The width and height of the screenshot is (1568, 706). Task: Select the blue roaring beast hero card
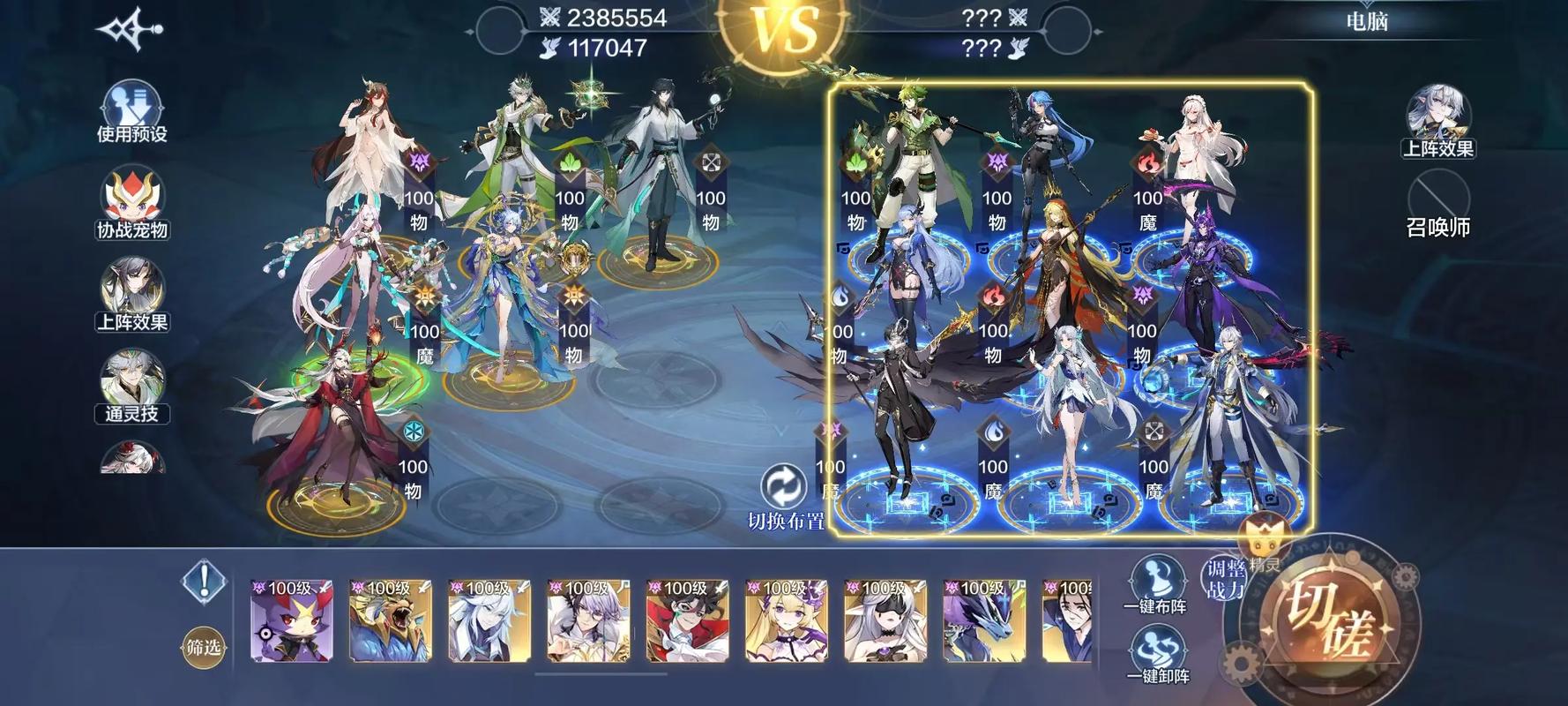(391, 621)
